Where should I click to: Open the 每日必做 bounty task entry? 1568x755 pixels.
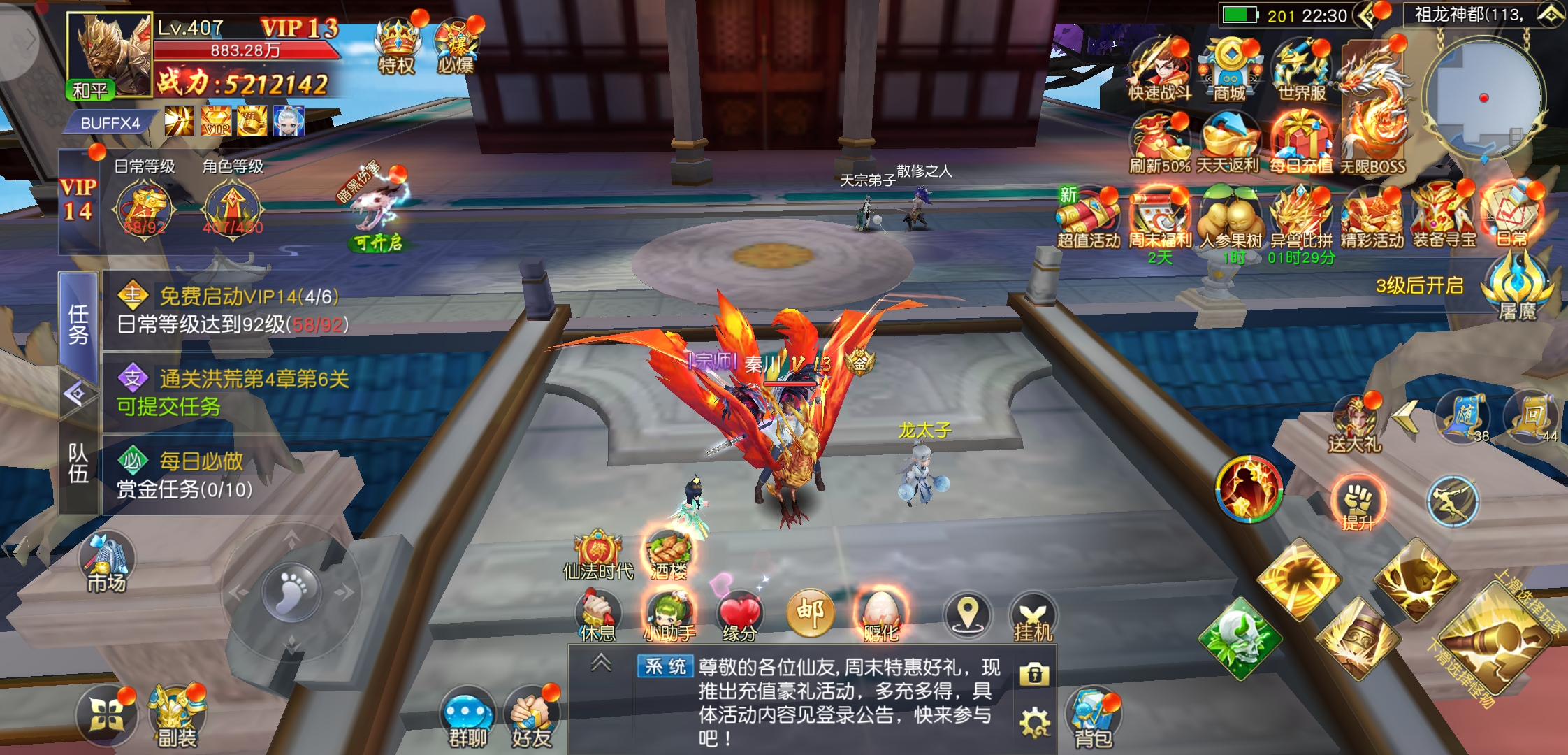tap(203, 475)
